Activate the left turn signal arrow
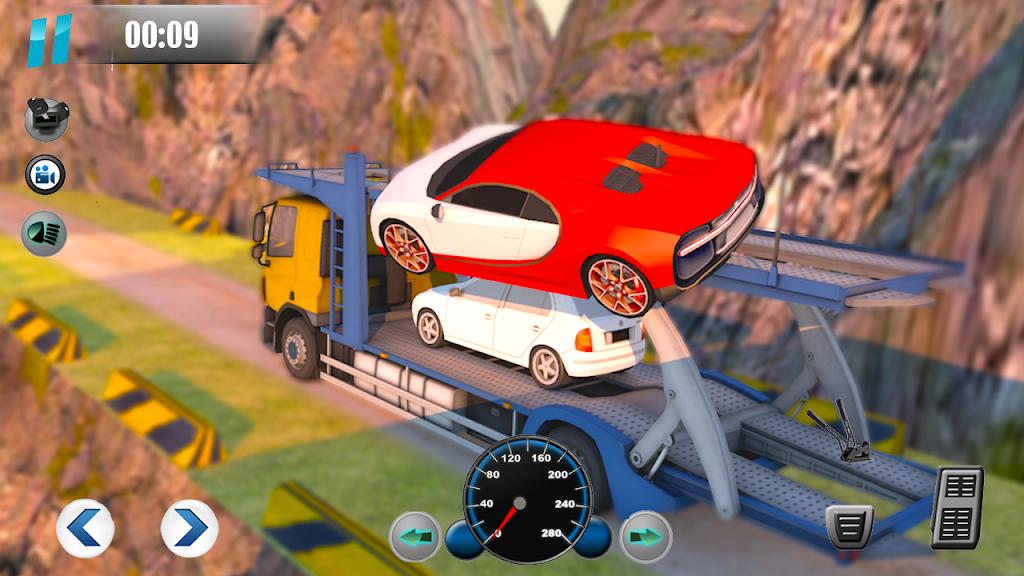The height and width of the screenshot is (576, 1024). 415,538
